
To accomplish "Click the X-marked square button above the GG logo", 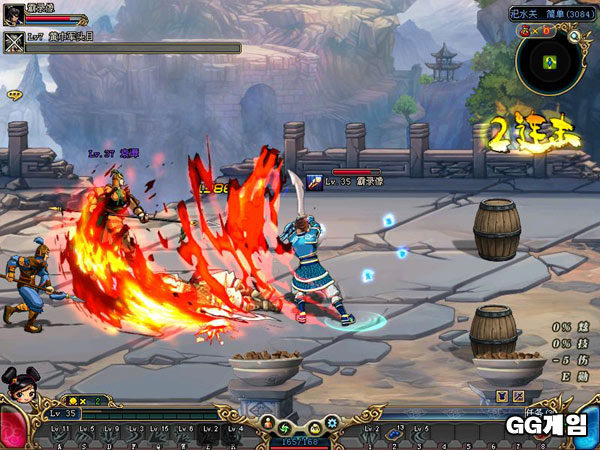I will point(517,397).
